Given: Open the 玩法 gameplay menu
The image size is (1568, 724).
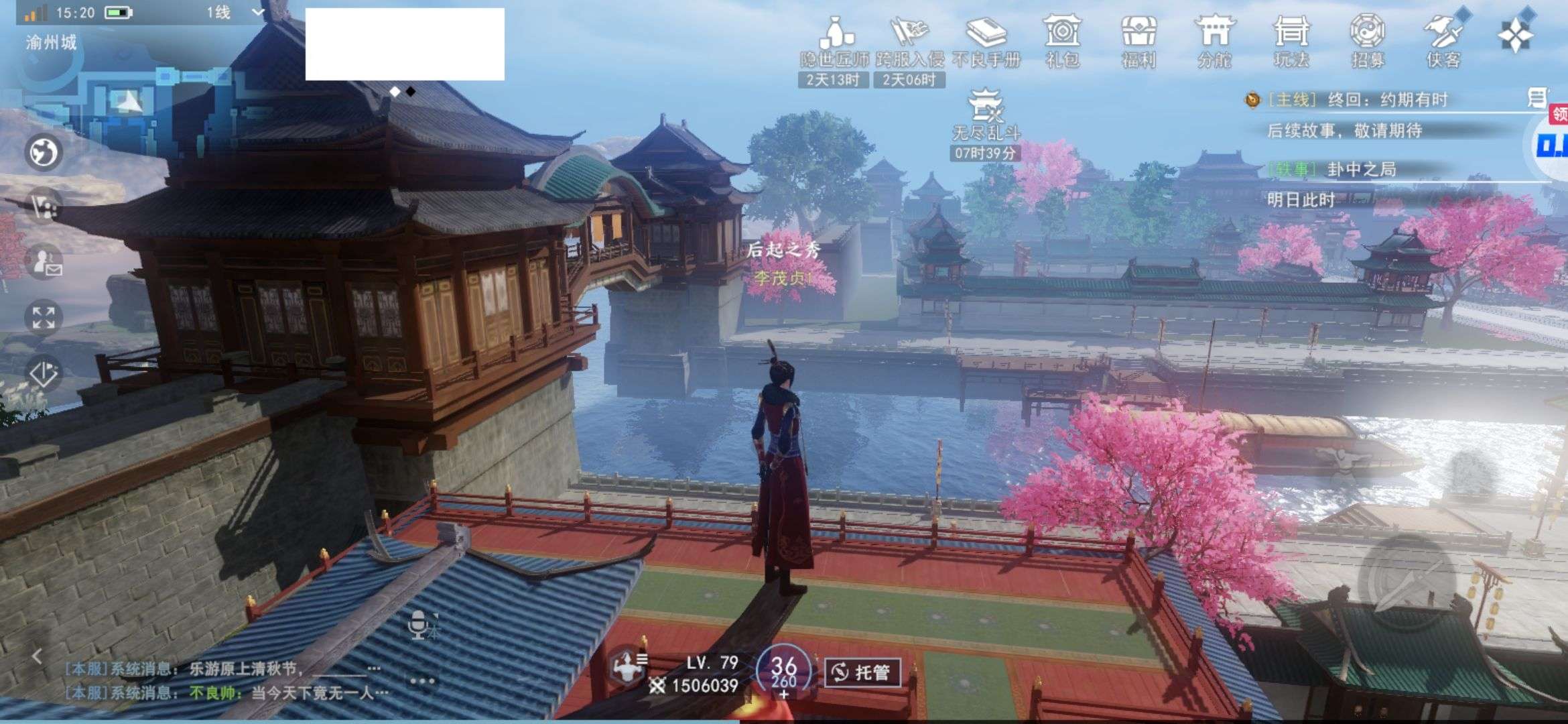Looking at the screenshot, I should click(x=1291, y=42).
